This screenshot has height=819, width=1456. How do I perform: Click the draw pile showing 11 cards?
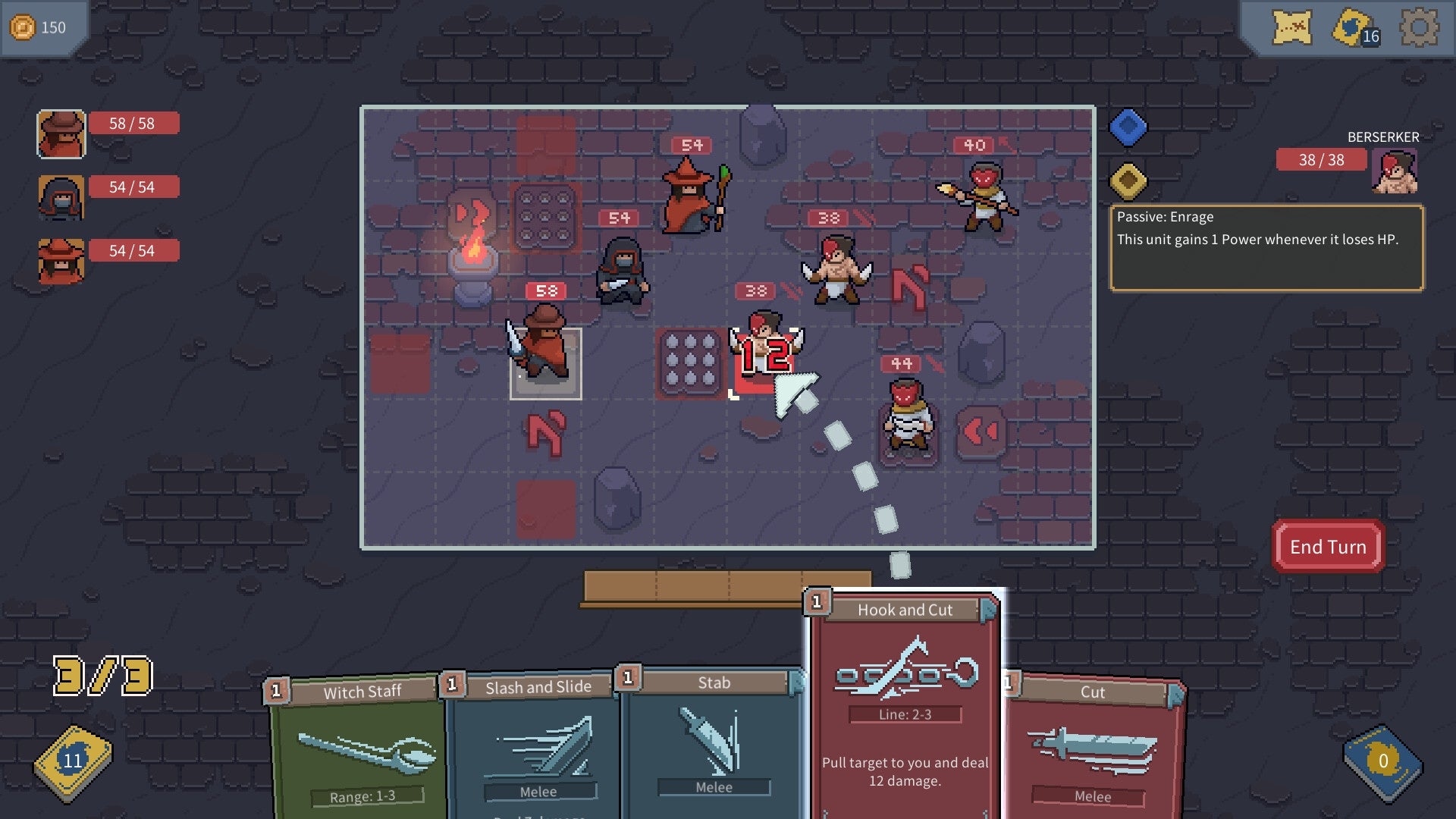[x=72, y=758]
